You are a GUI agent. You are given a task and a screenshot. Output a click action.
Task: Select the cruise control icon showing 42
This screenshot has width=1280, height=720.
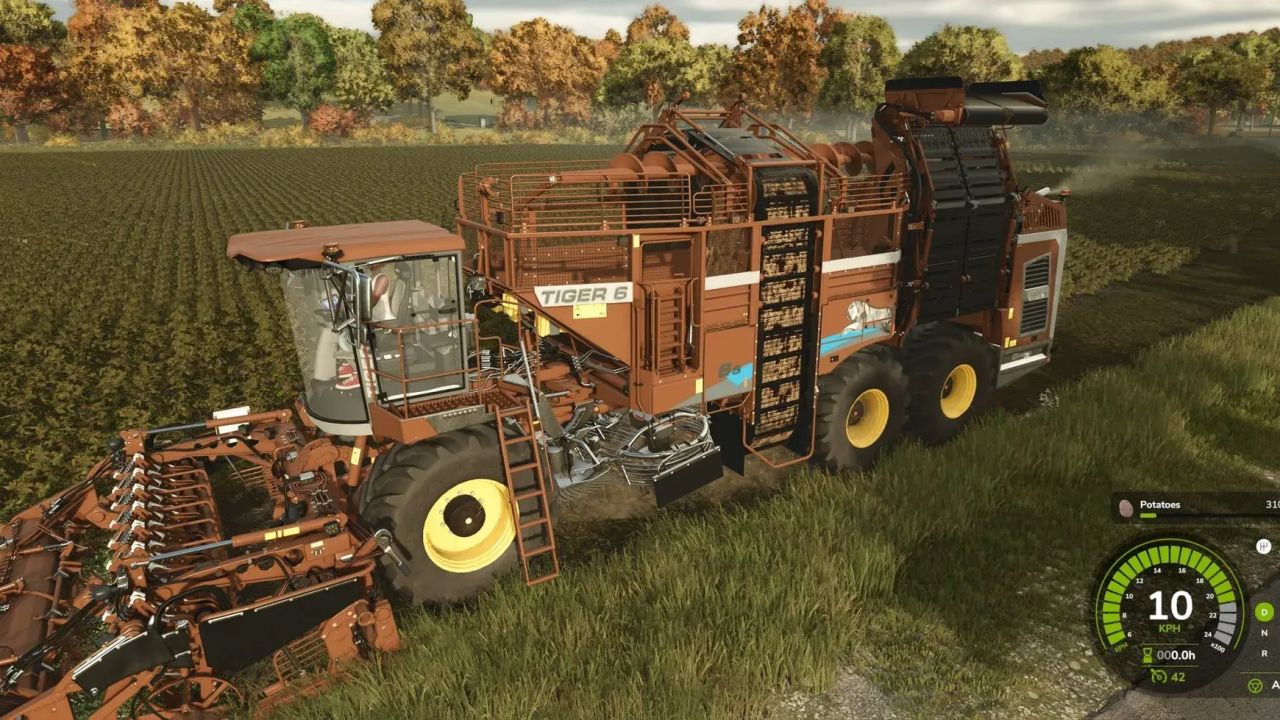(1158, 677)
